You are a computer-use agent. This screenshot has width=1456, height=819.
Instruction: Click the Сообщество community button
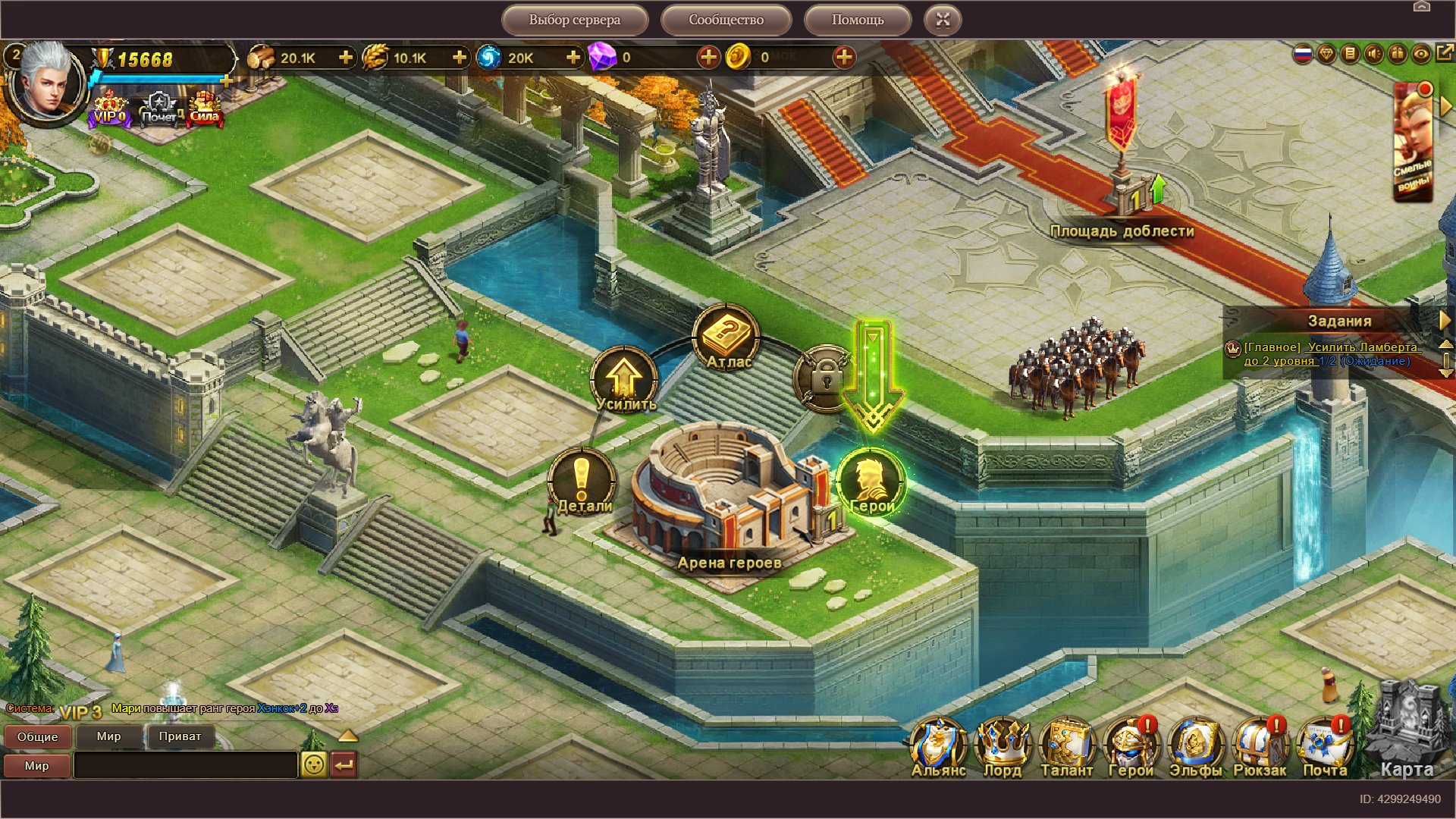click(726, 20)
